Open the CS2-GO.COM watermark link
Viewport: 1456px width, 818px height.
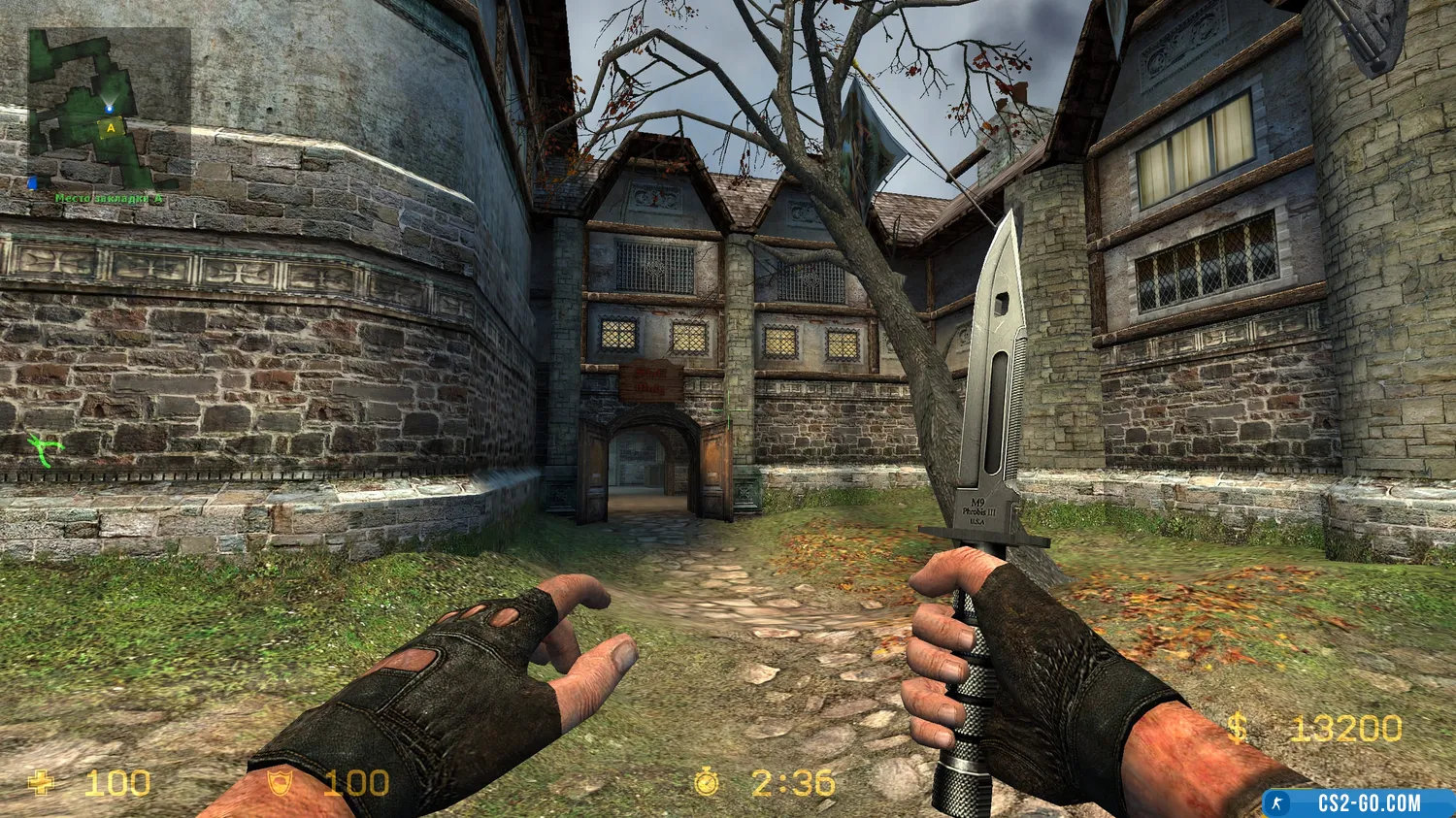[x=1359, y=803]
